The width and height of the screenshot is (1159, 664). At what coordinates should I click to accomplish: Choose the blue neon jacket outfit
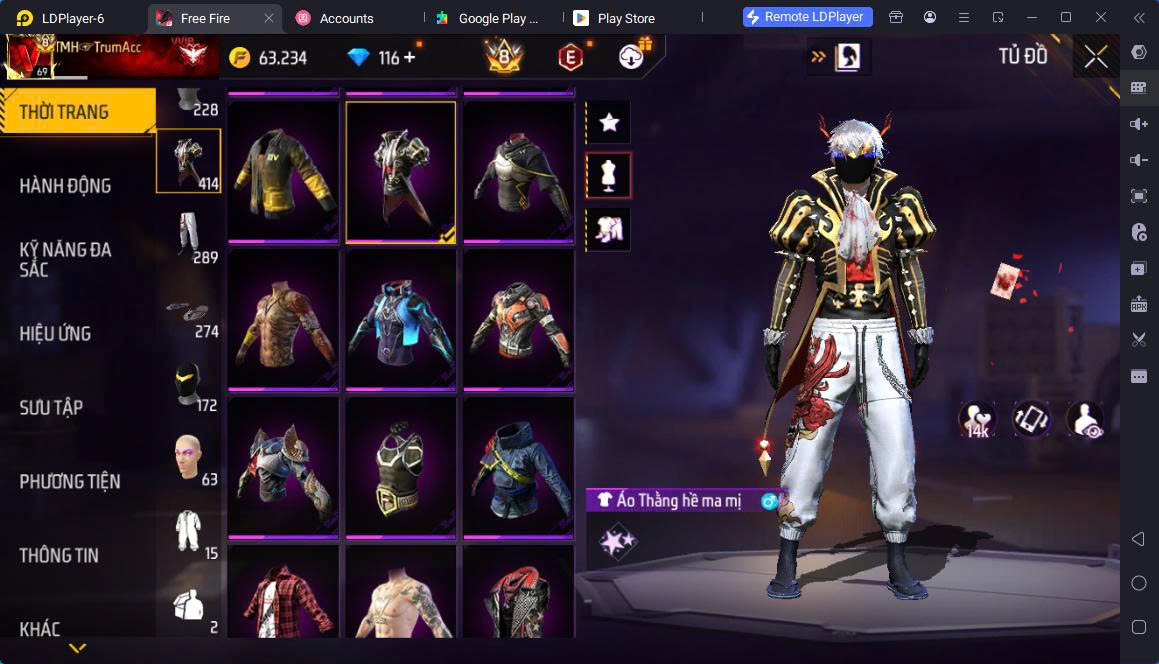(x=400, y=319)
